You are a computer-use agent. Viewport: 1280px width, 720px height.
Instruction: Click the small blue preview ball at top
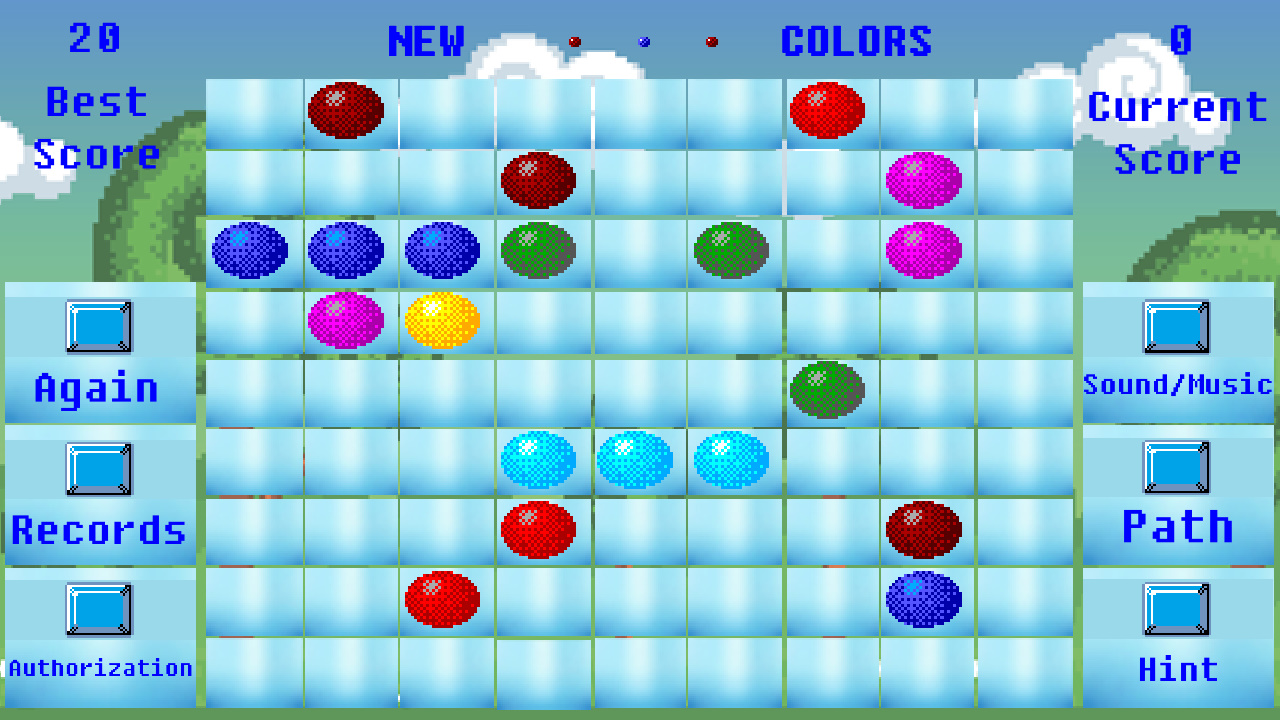coord(643,42)
